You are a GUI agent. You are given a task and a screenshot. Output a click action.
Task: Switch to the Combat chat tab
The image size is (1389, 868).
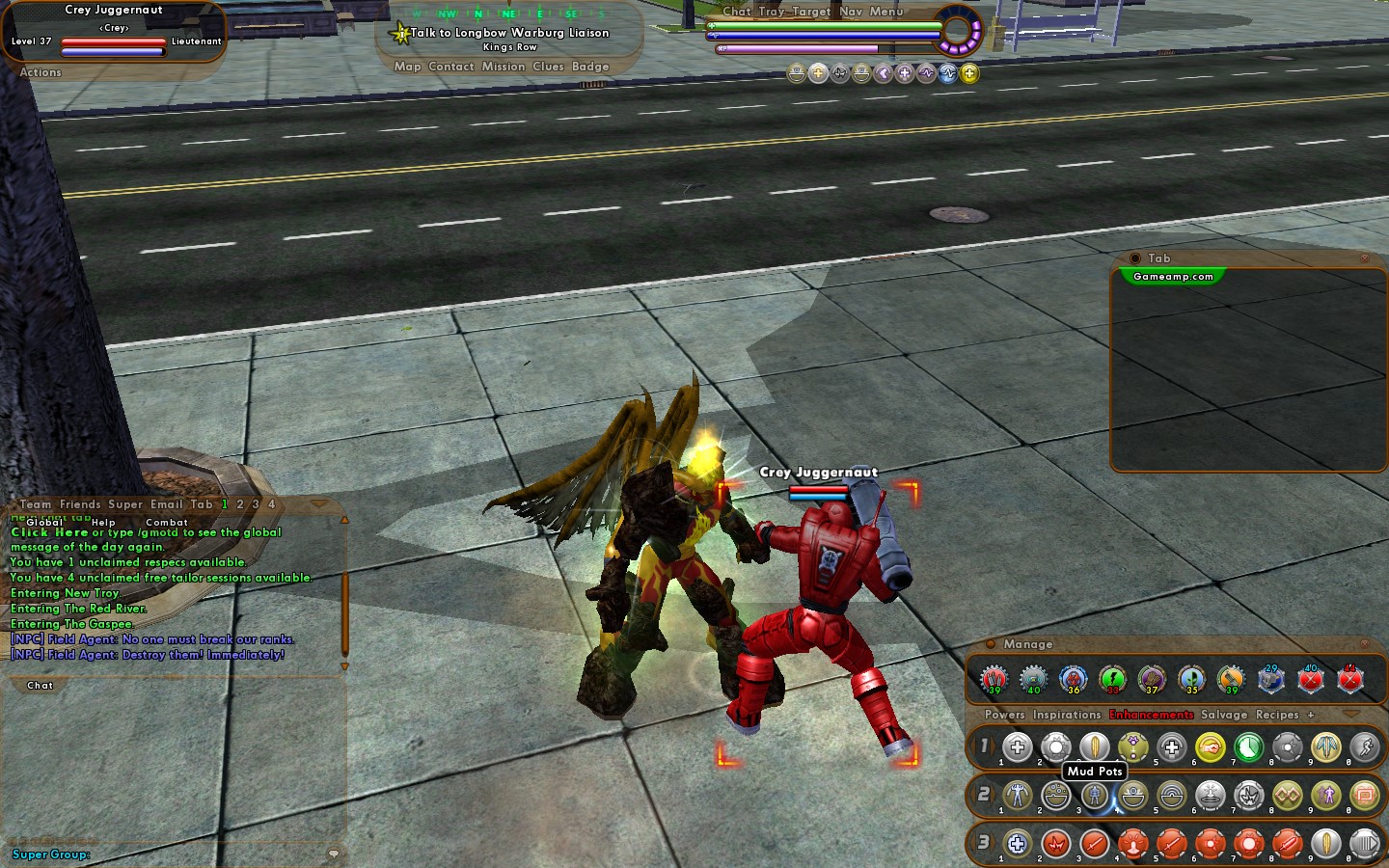pos(167,522)
